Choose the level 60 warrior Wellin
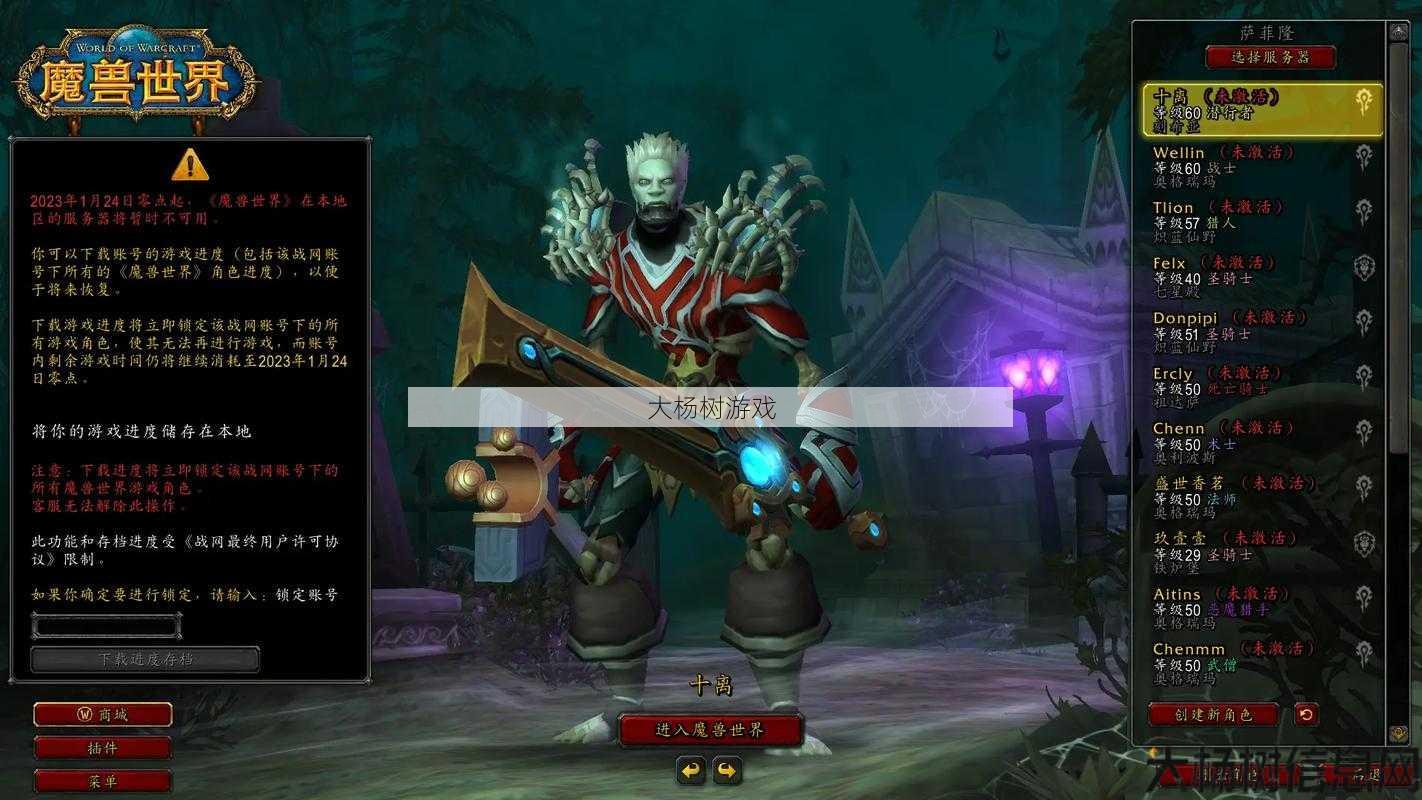 pyautogui.click(x=1262, y=166)
